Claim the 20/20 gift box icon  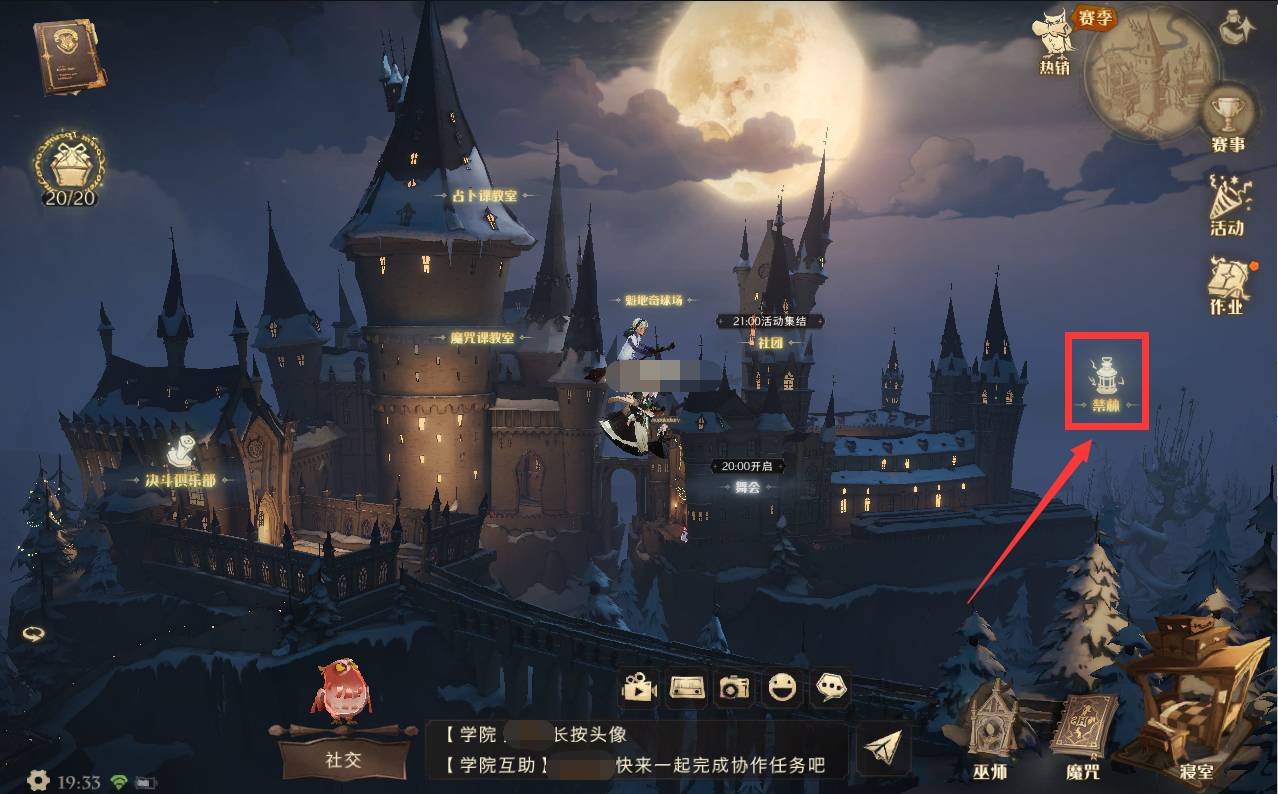(69, 166)
